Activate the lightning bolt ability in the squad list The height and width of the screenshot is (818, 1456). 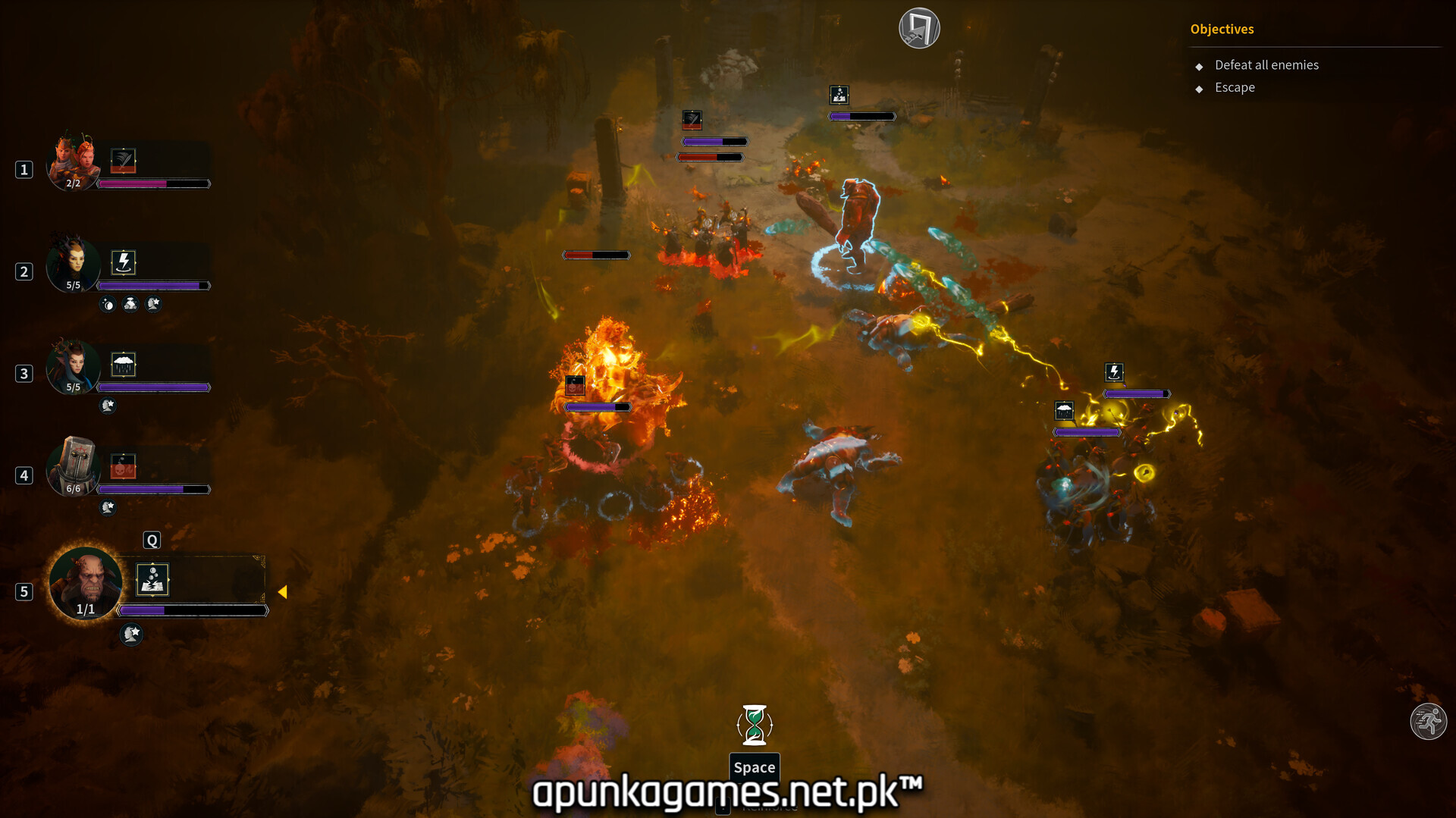[x=123, y=262]
